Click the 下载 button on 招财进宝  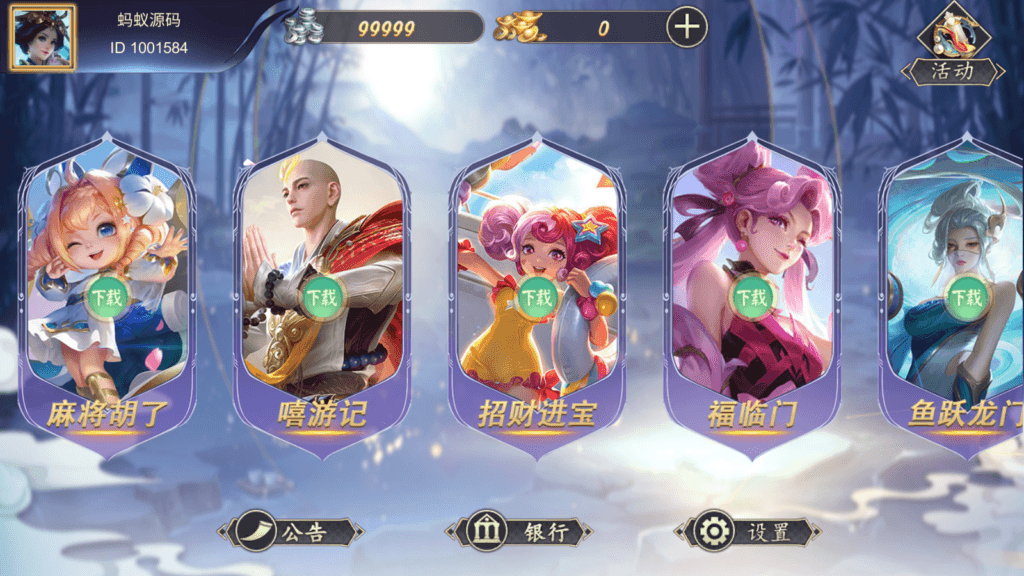537,297
